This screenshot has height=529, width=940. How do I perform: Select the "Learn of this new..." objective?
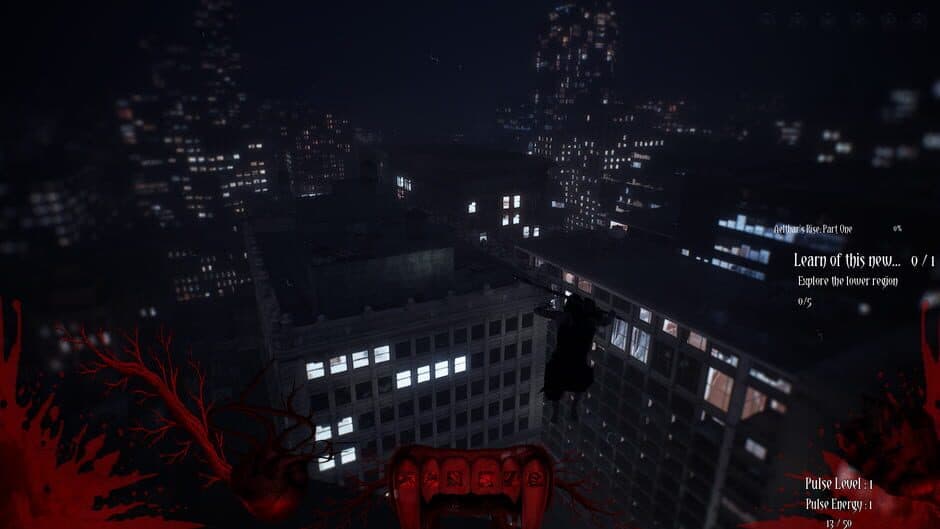pyautogui.click(x=847, y=260)
